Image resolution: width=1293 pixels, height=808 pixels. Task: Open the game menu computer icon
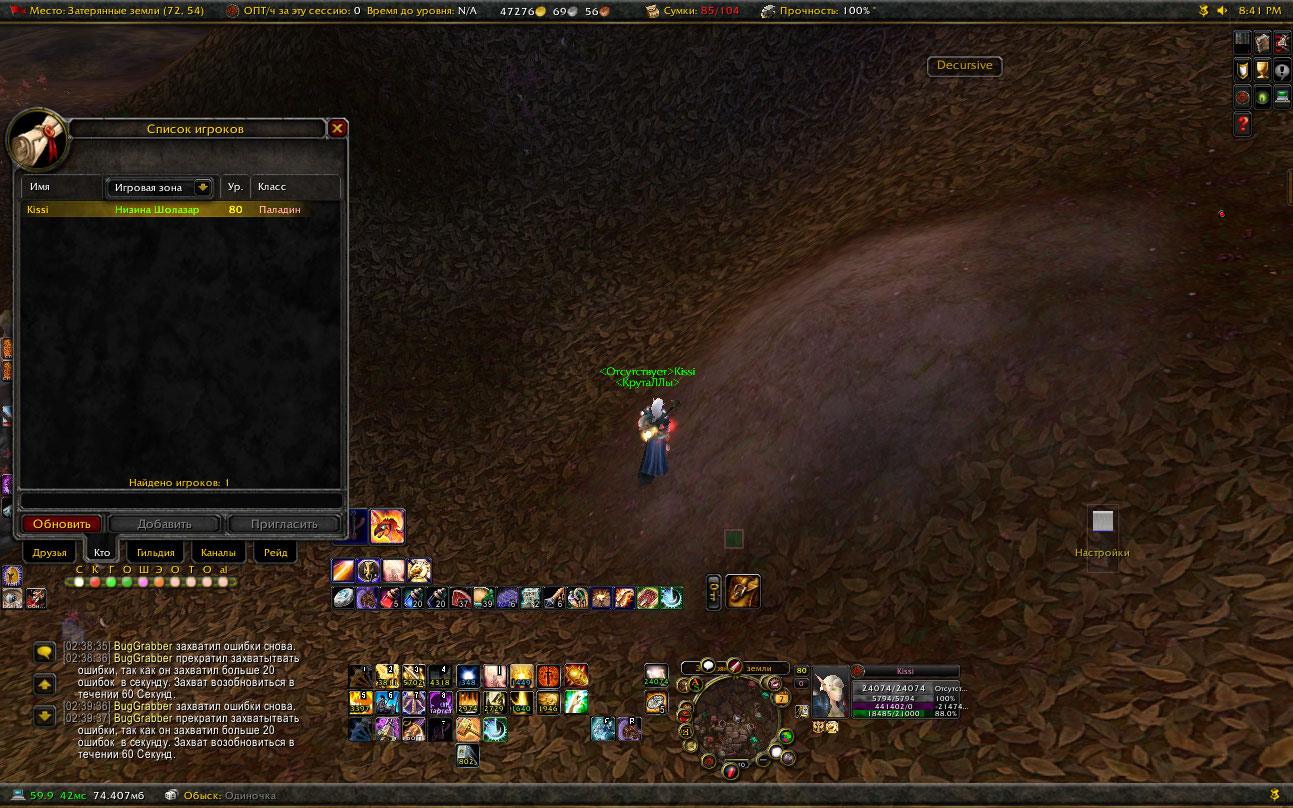[x=1281, y=97]
